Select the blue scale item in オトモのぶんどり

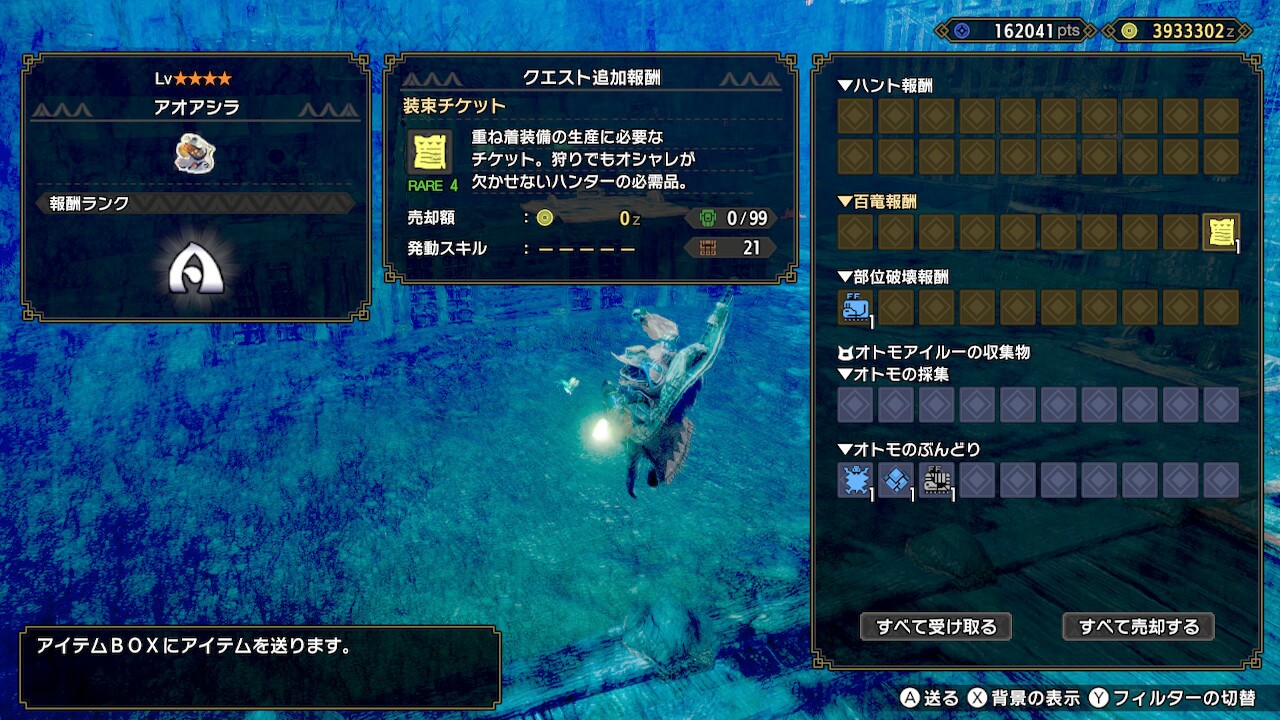(896, 480)
